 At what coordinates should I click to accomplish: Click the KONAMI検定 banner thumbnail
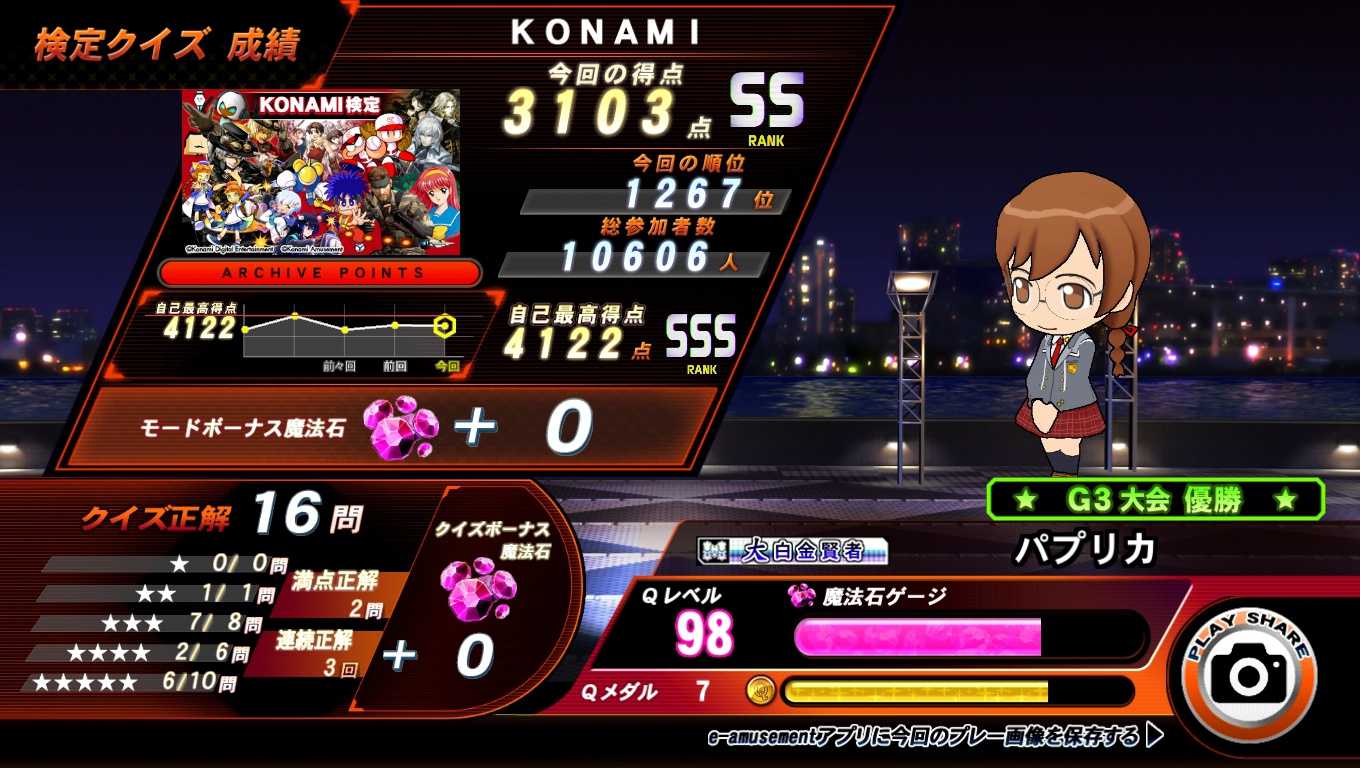320,172
